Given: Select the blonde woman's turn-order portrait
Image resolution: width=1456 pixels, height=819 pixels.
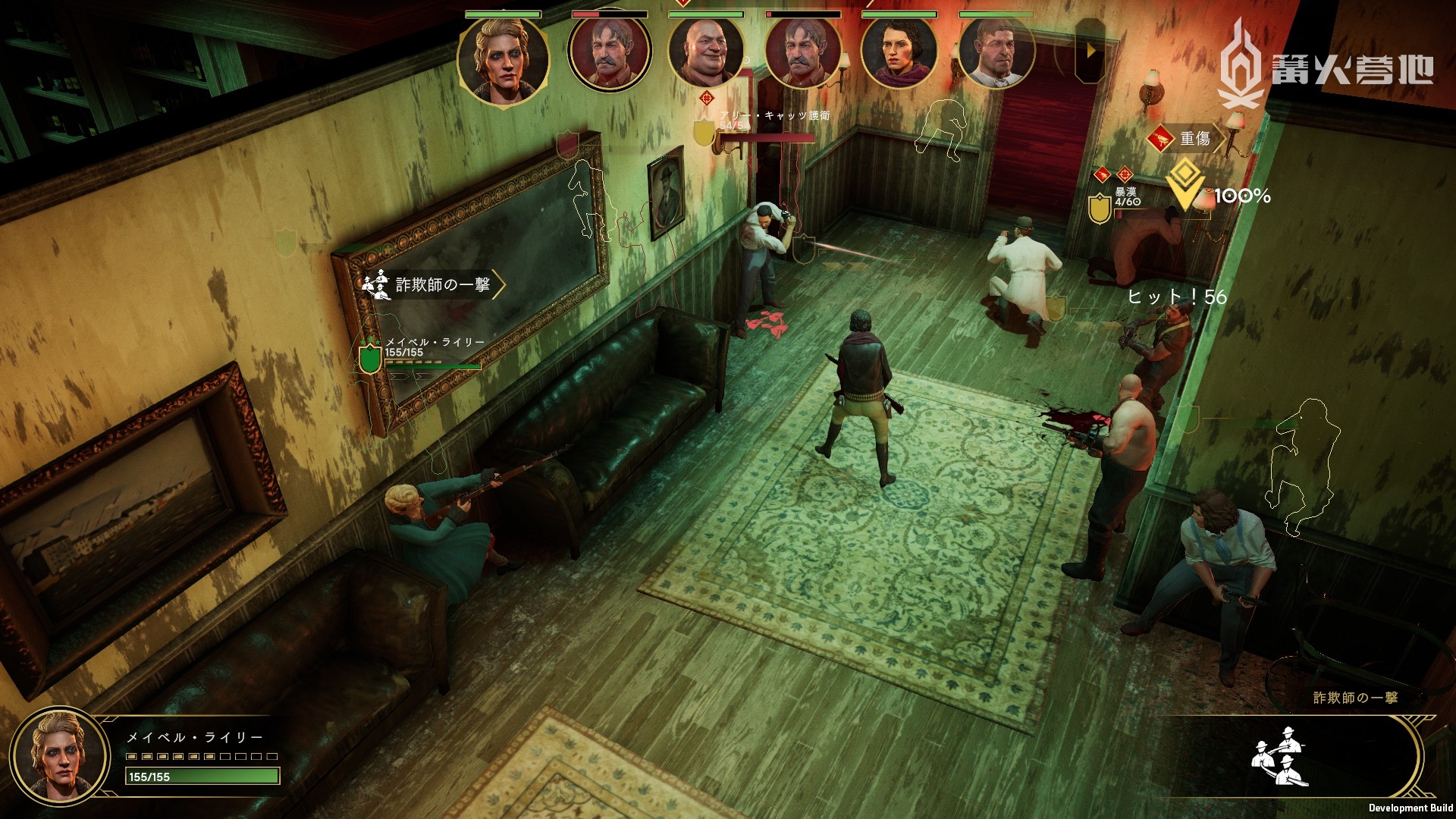Looking at the screenshot, I should [x=503, y=61].
